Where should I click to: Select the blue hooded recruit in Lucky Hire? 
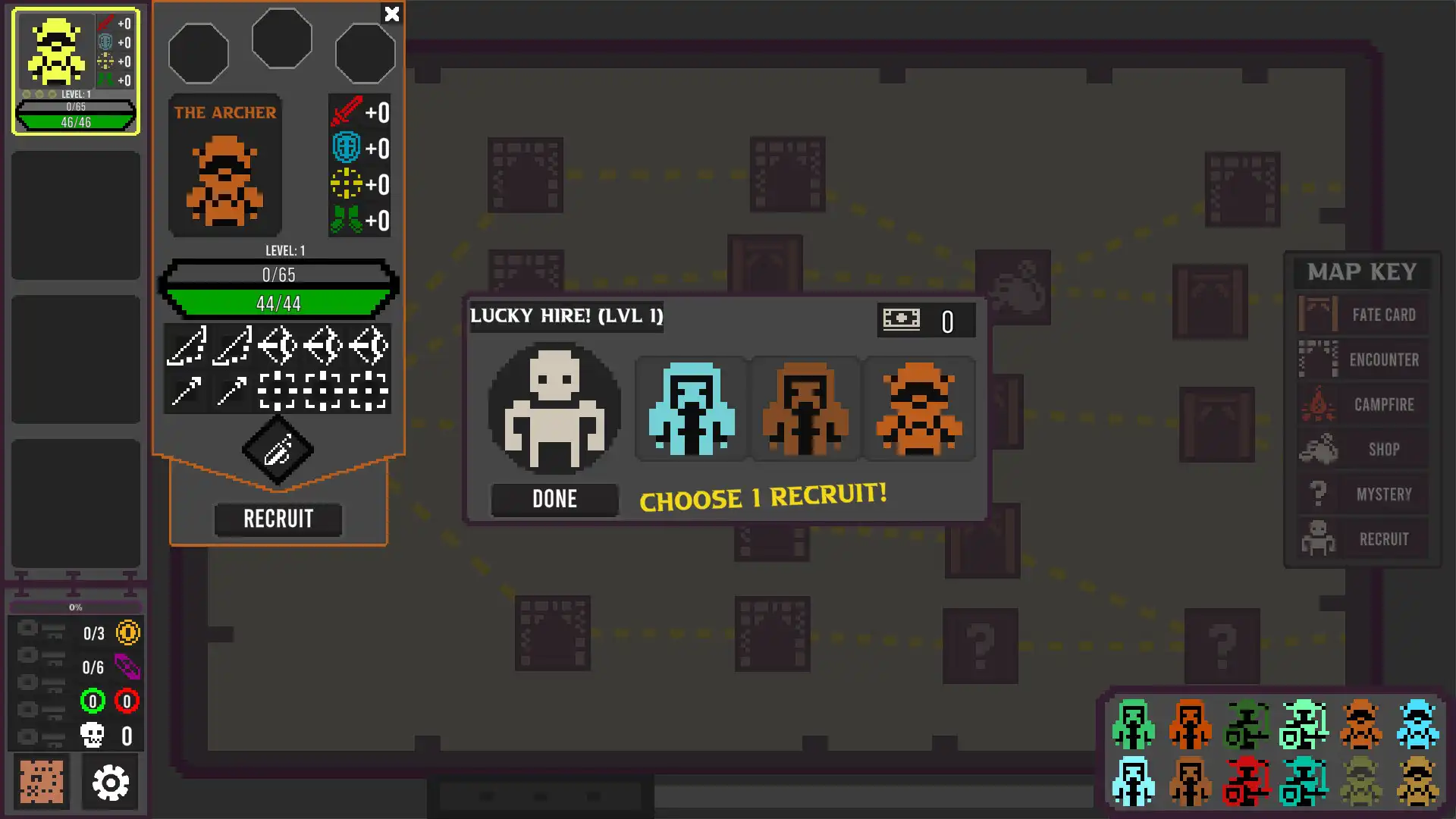click(691, 409)
